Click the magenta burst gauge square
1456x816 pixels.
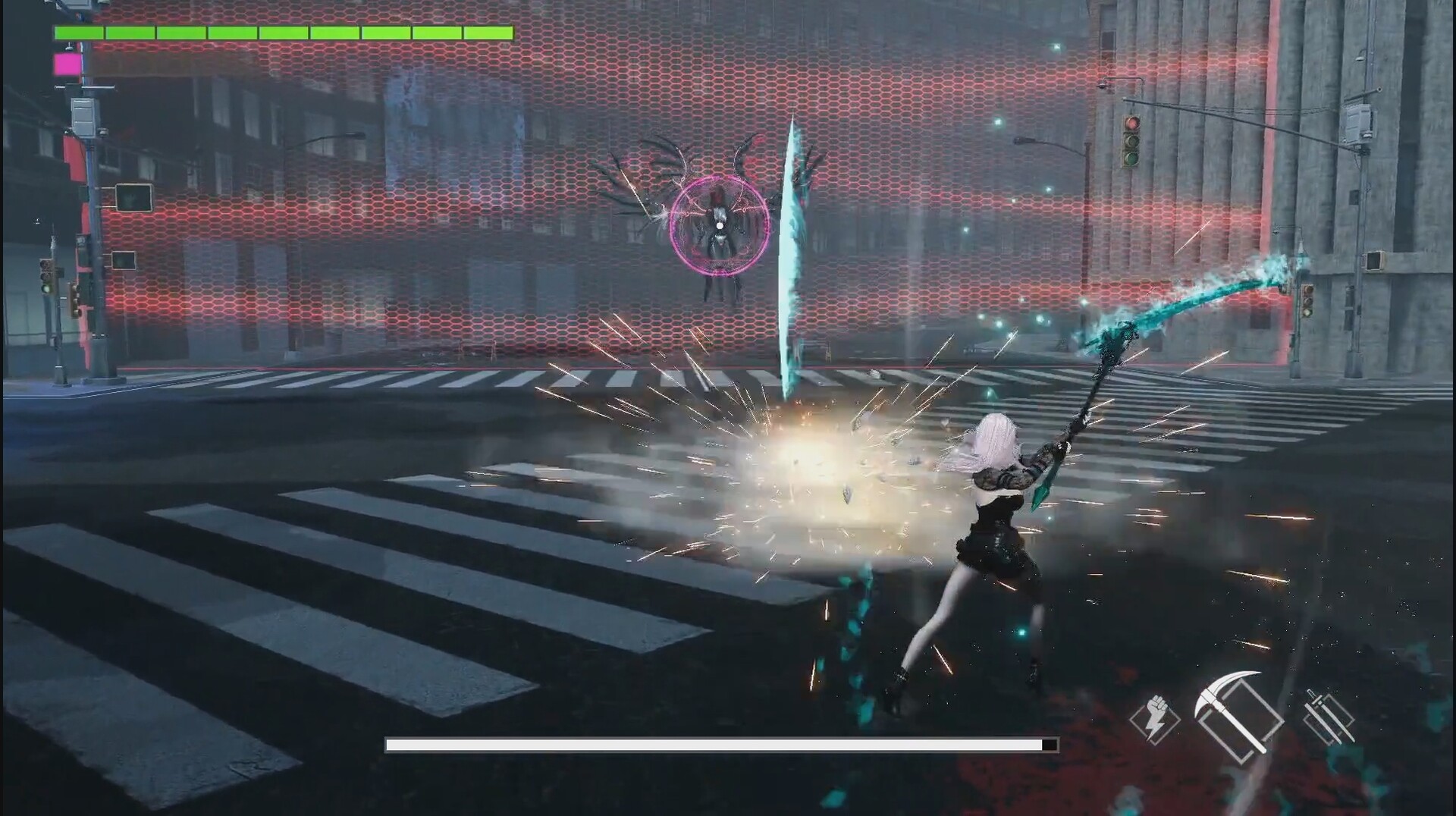(x=65, y=63)
